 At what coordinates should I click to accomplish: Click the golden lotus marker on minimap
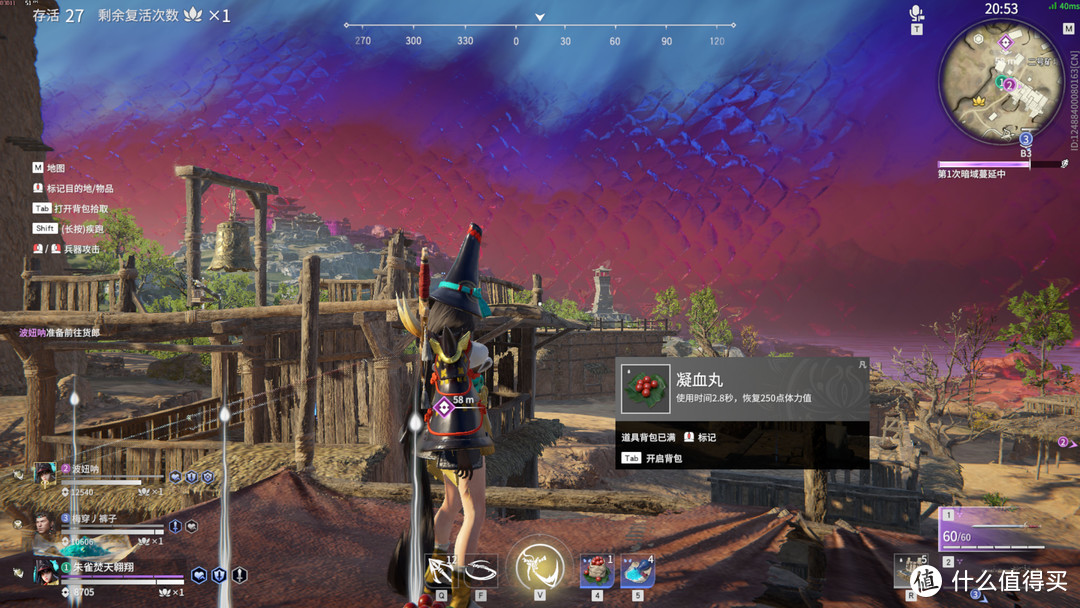(x=979, y=102)
